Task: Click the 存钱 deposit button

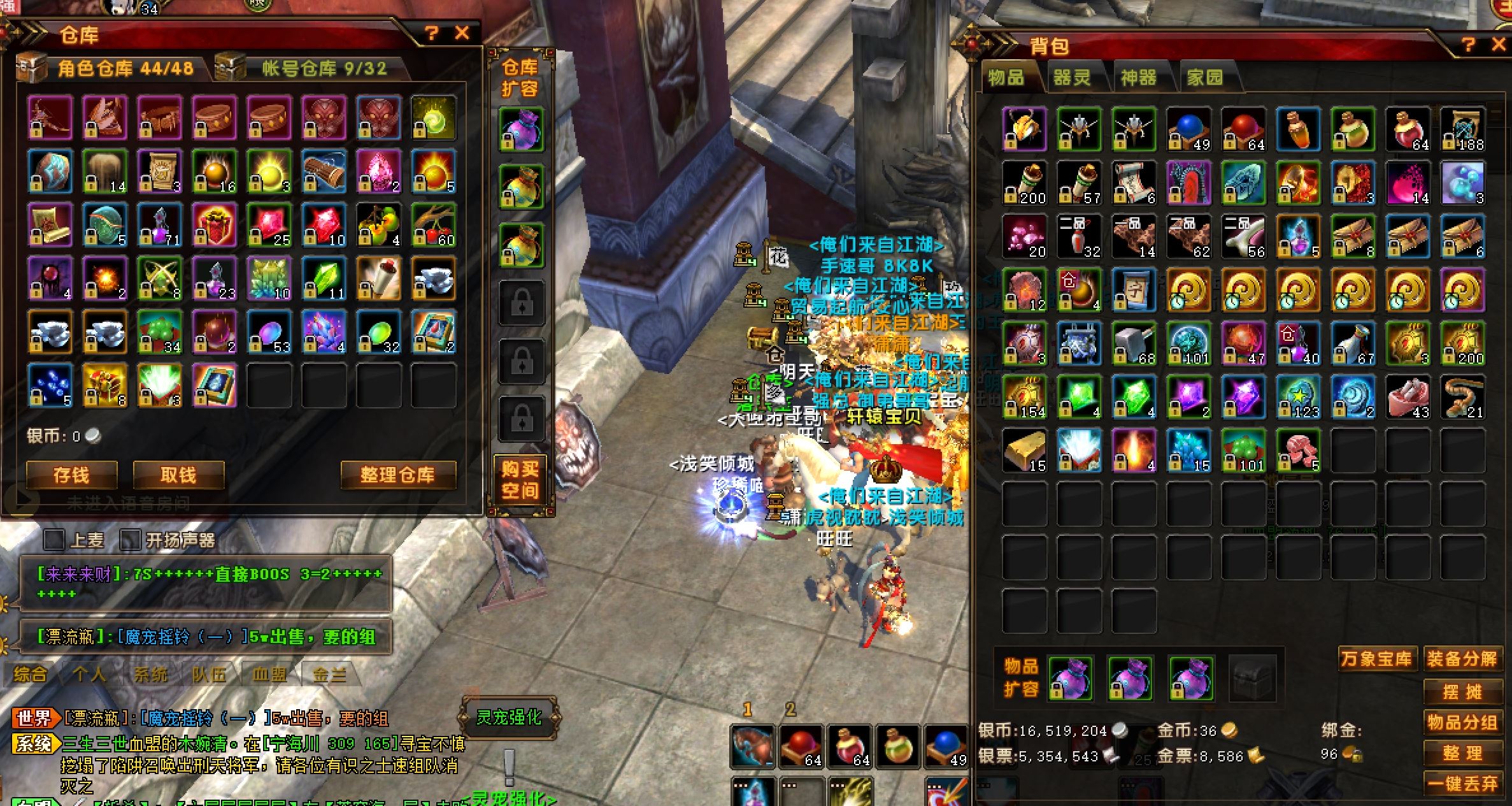Action: 71,475
